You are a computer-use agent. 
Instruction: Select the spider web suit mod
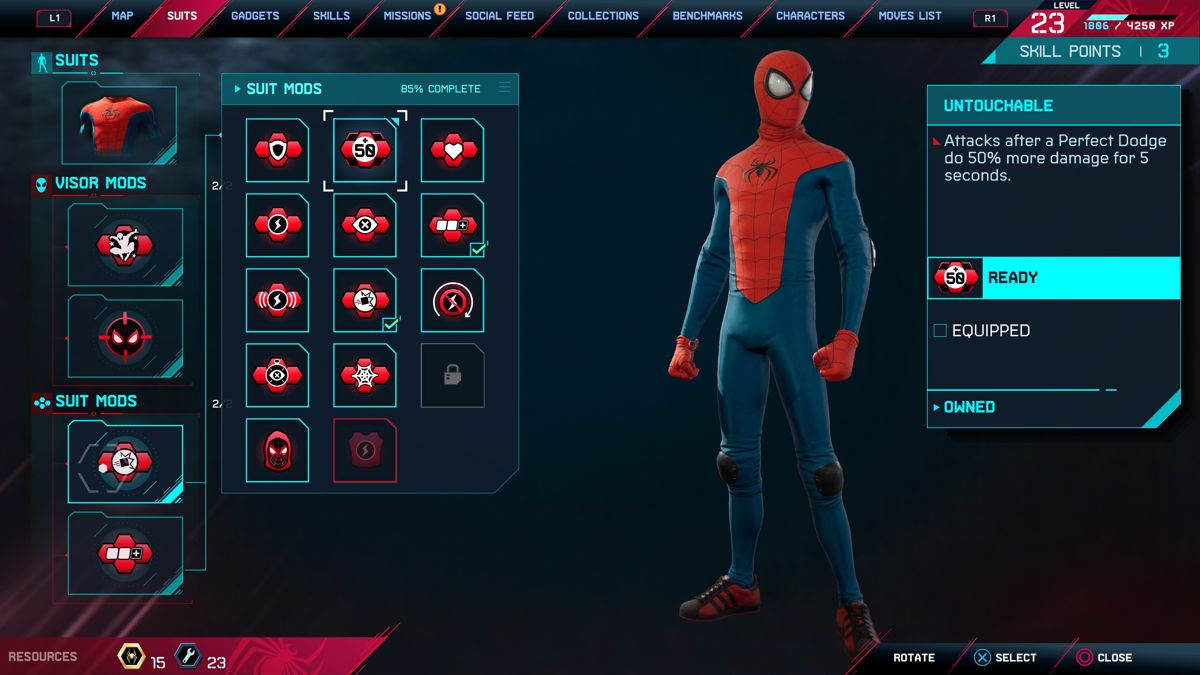tap(365, 375)
